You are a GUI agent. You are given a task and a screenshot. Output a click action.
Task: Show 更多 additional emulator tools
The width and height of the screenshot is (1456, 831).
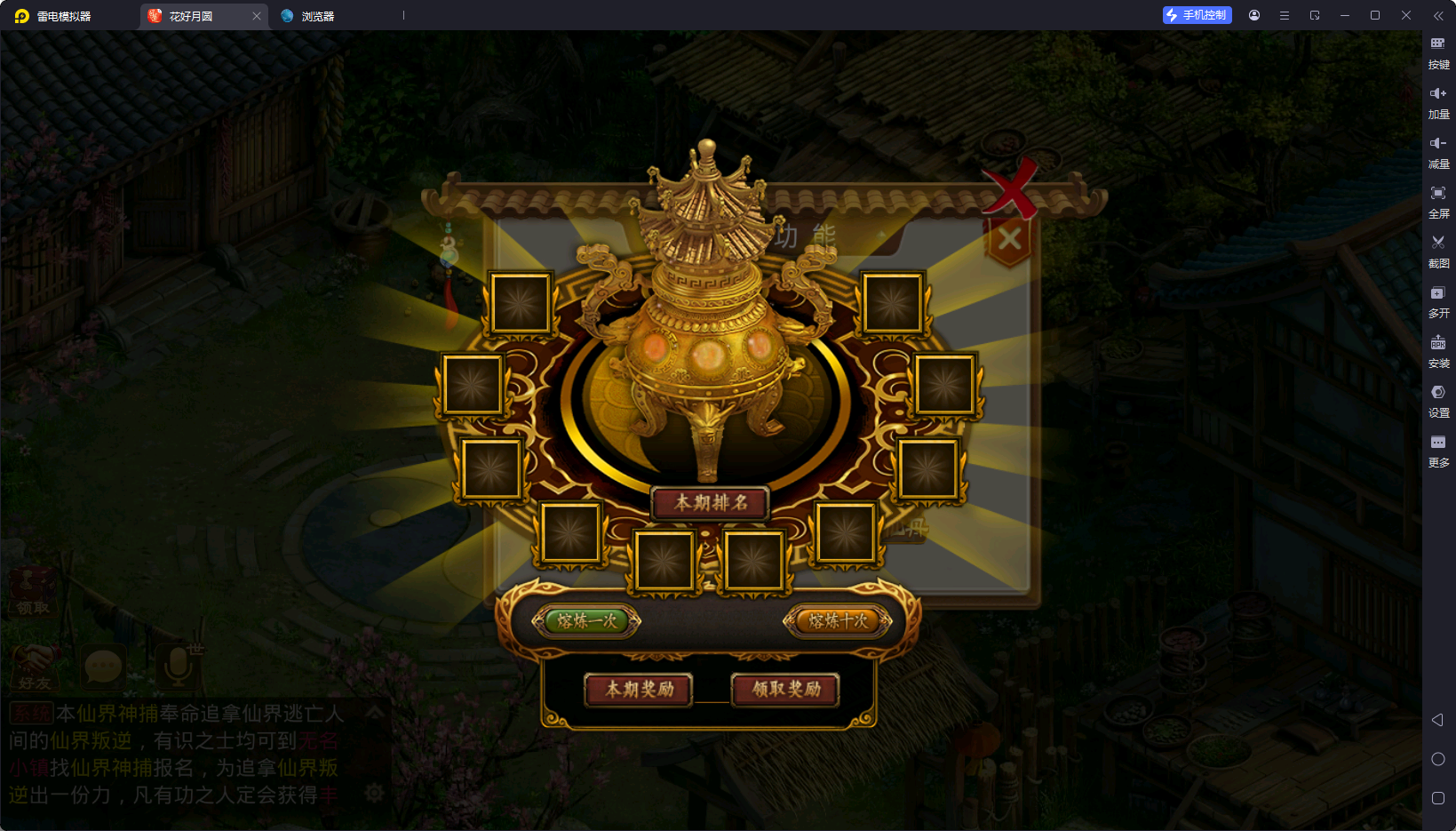tap(1438, 448)
